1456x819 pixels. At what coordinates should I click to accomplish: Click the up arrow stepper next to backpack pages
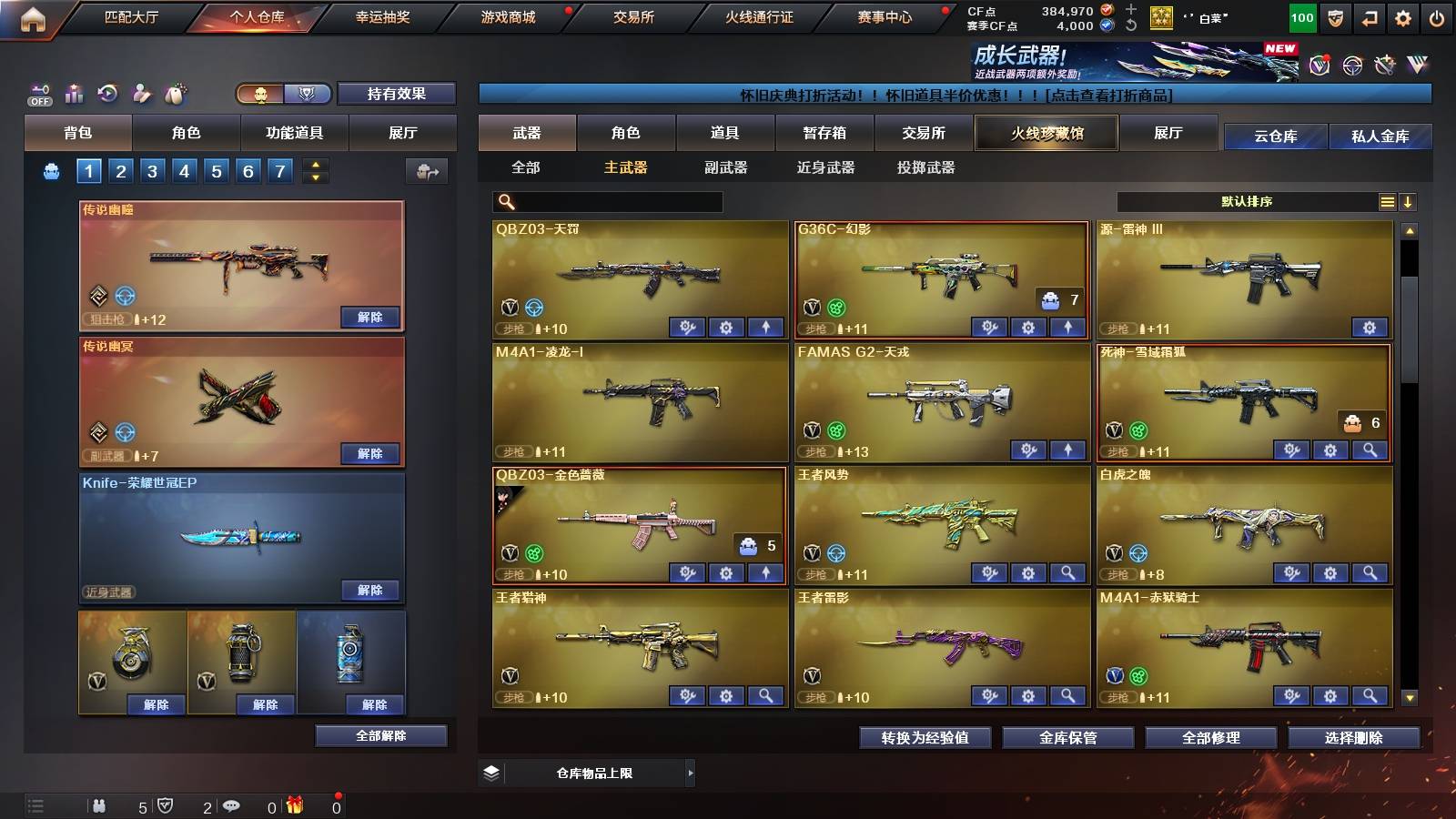point(315,166)
